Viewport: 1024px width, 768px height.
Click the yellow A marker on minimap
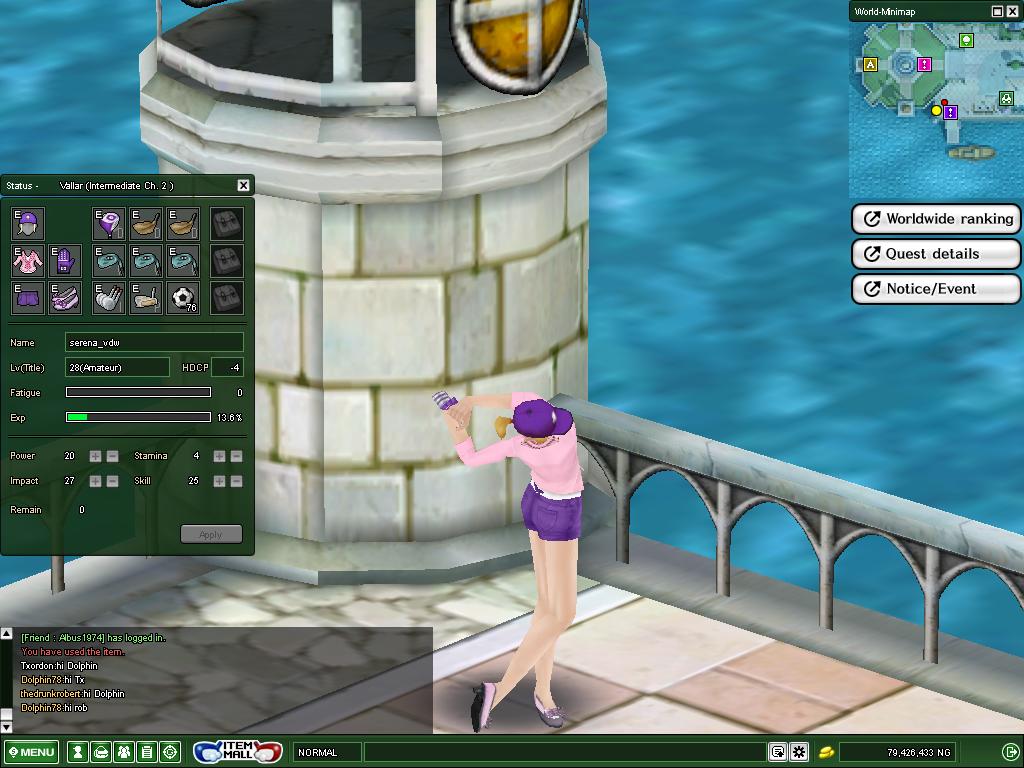click(870, 65)
